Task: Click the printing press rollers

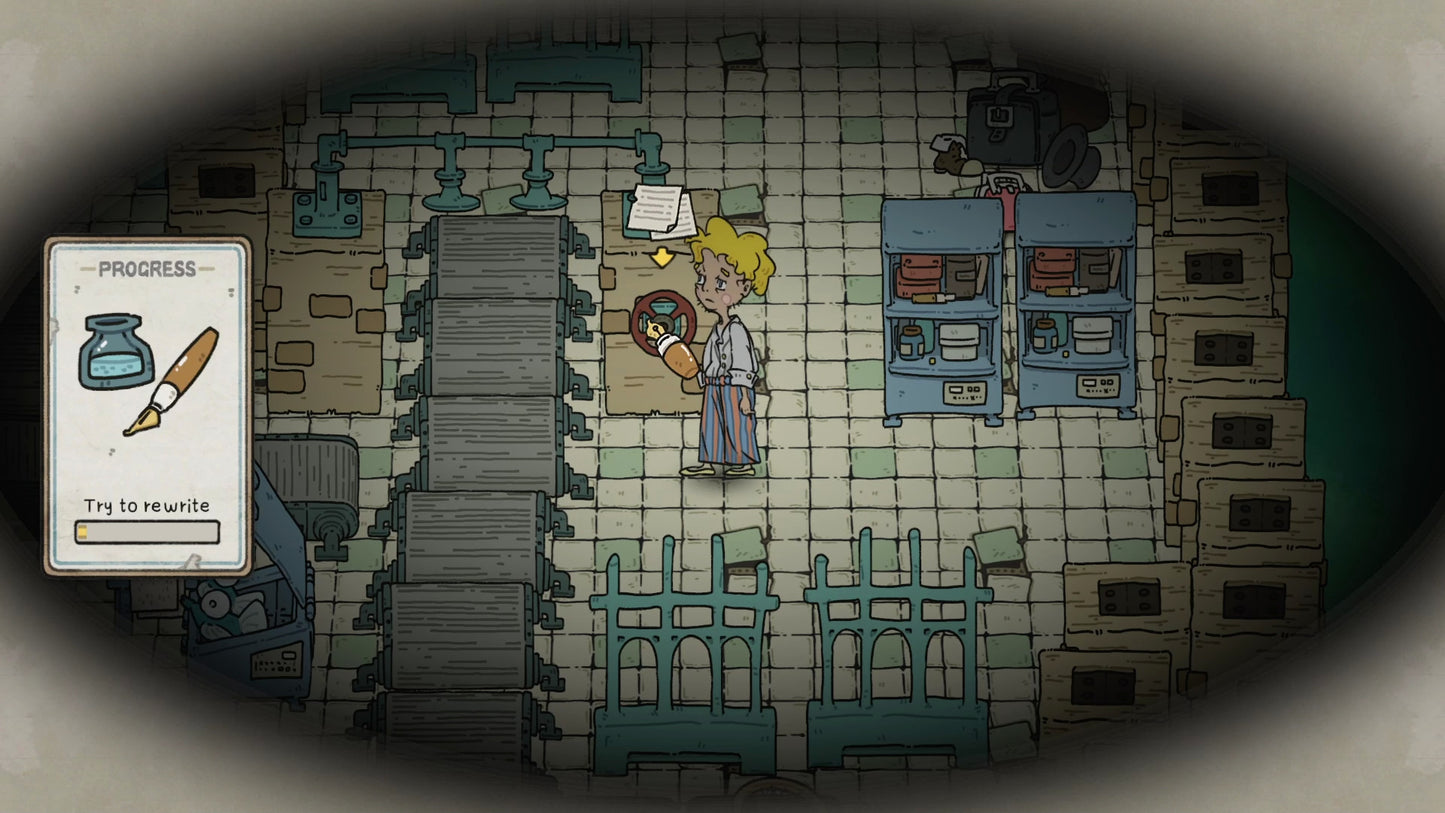Action: 490,400
